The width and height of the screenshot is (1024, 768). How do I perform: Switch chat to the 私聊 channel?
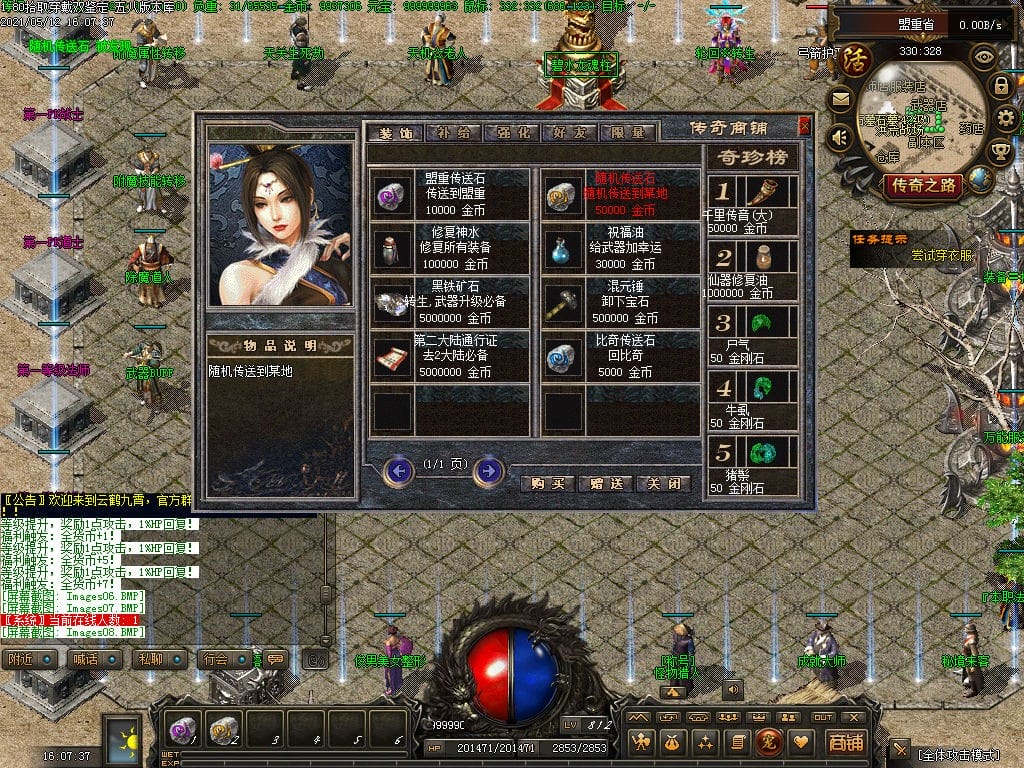[x=152, y=659]
